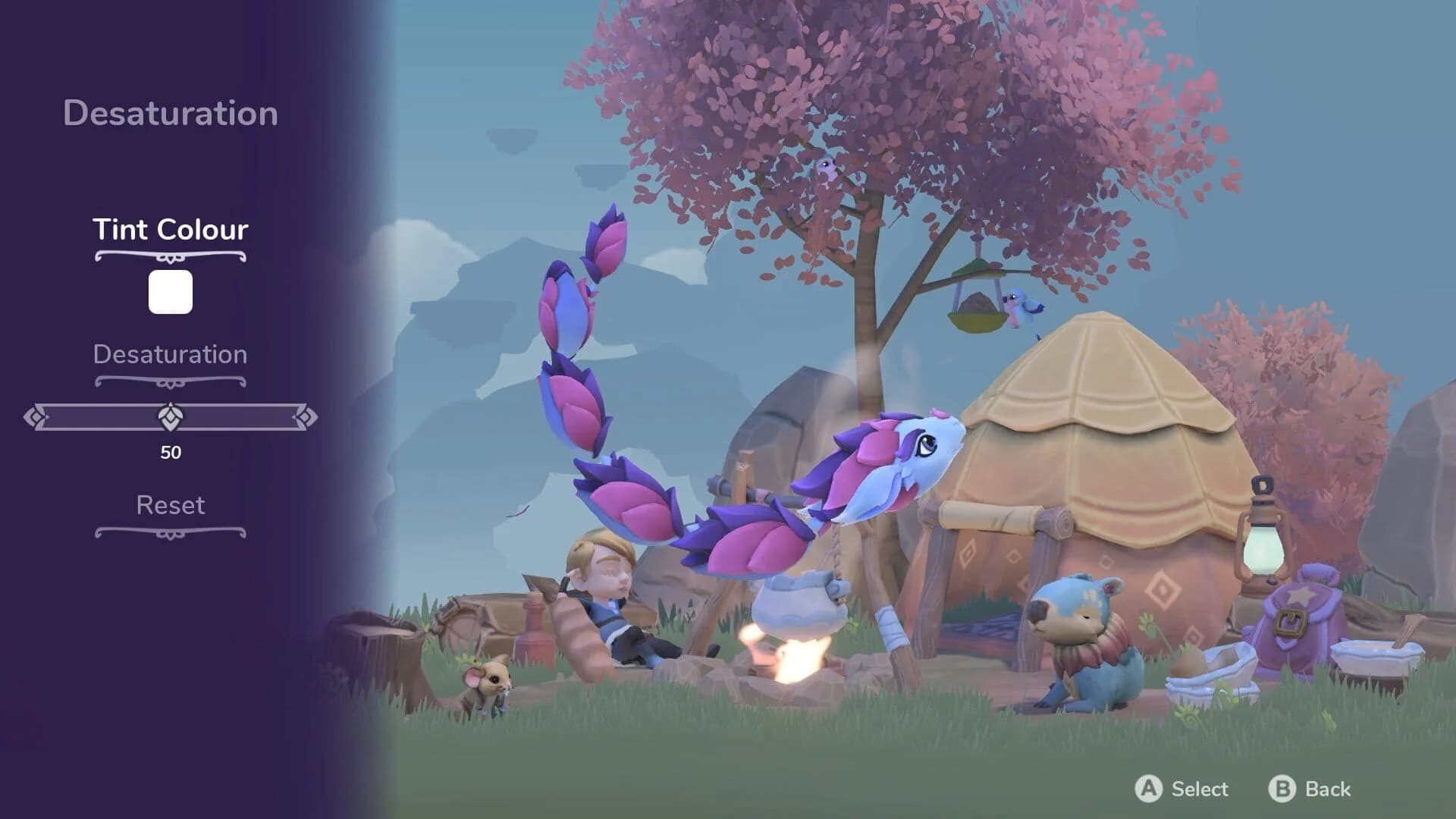1456x819 pixels.
Task: Click the B button icon beside Back
Action: [1283, 789]
